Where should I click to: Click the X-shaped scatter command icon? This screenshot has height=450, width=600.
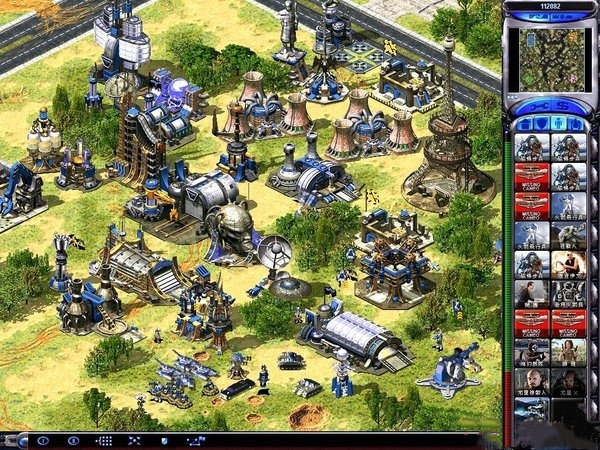[134, 440]
